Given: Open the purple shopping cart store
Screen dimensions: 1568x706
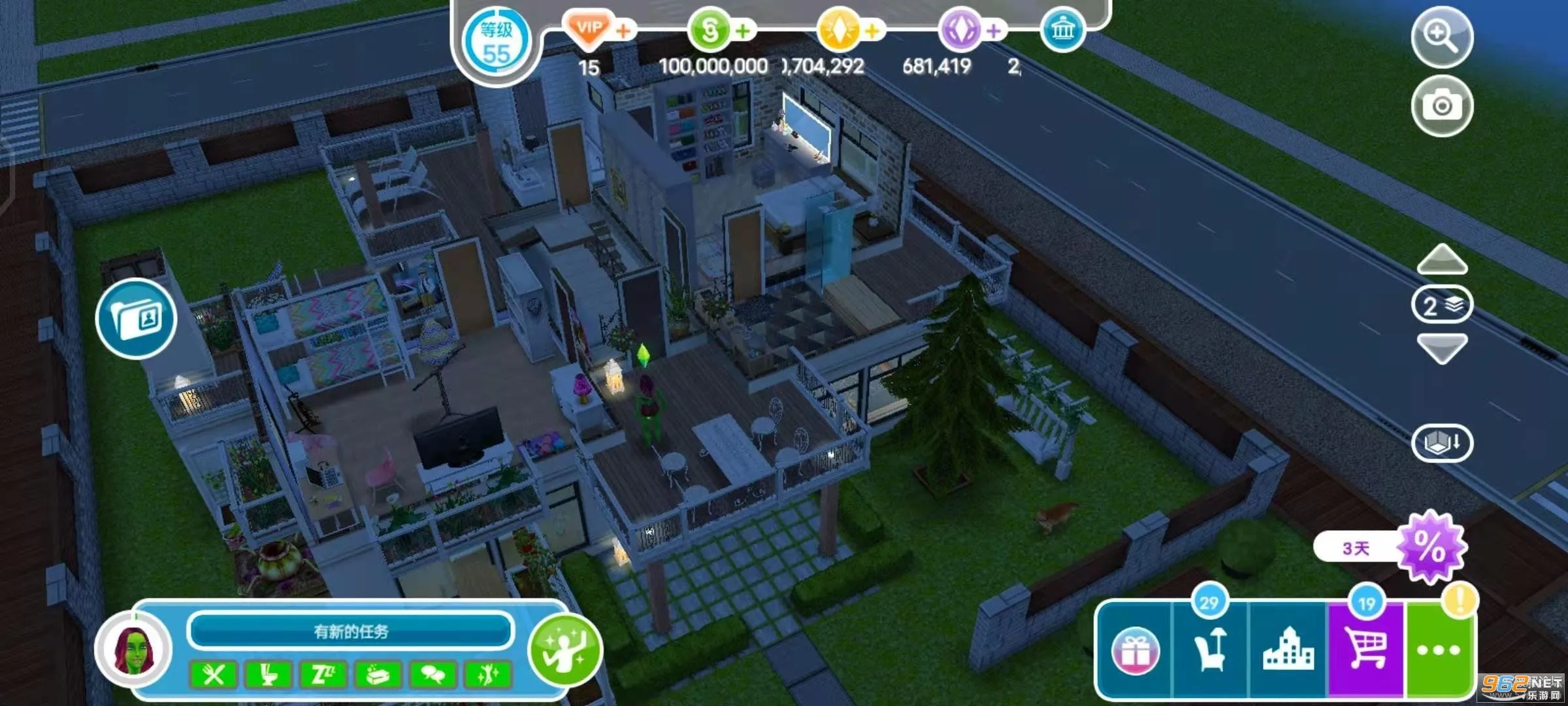Looking at the screenshot, I should 1367,650.
